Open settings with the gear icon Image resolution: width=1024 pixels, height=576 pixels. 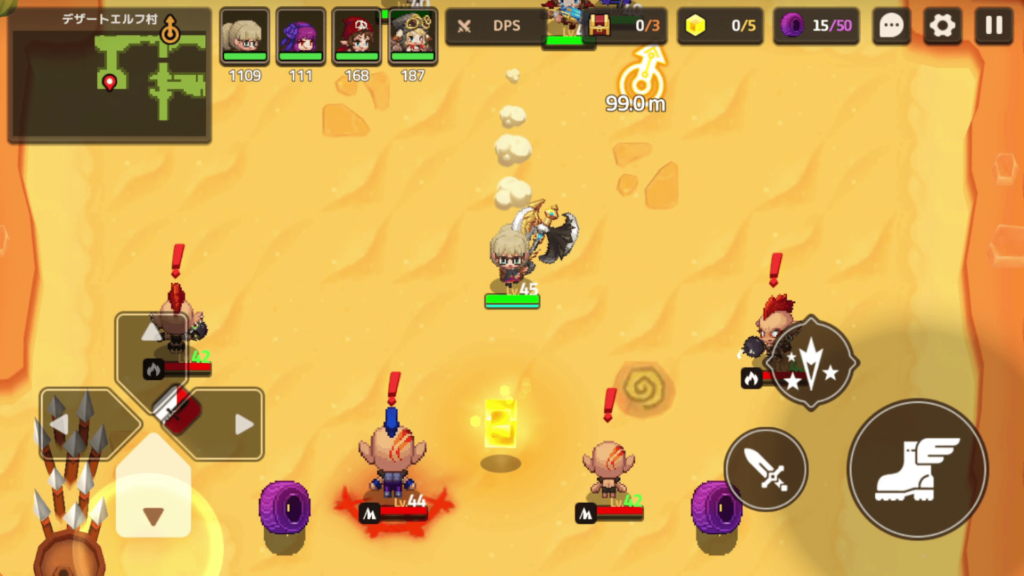pyautogui.click(x=942, y=26)
